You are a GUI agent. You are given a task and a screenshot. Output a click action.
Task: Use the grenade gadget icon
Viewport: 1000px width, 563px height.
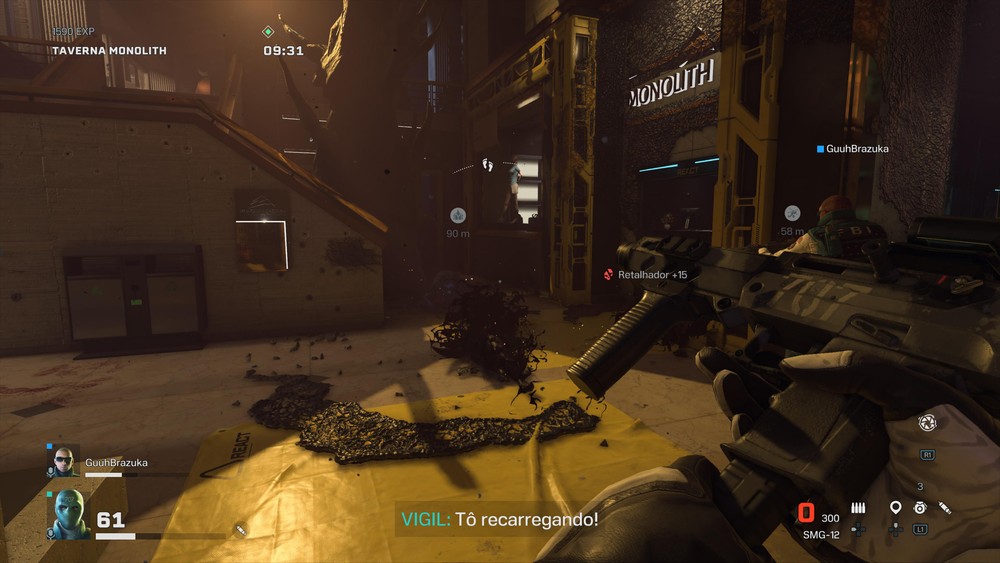[919, 508]
